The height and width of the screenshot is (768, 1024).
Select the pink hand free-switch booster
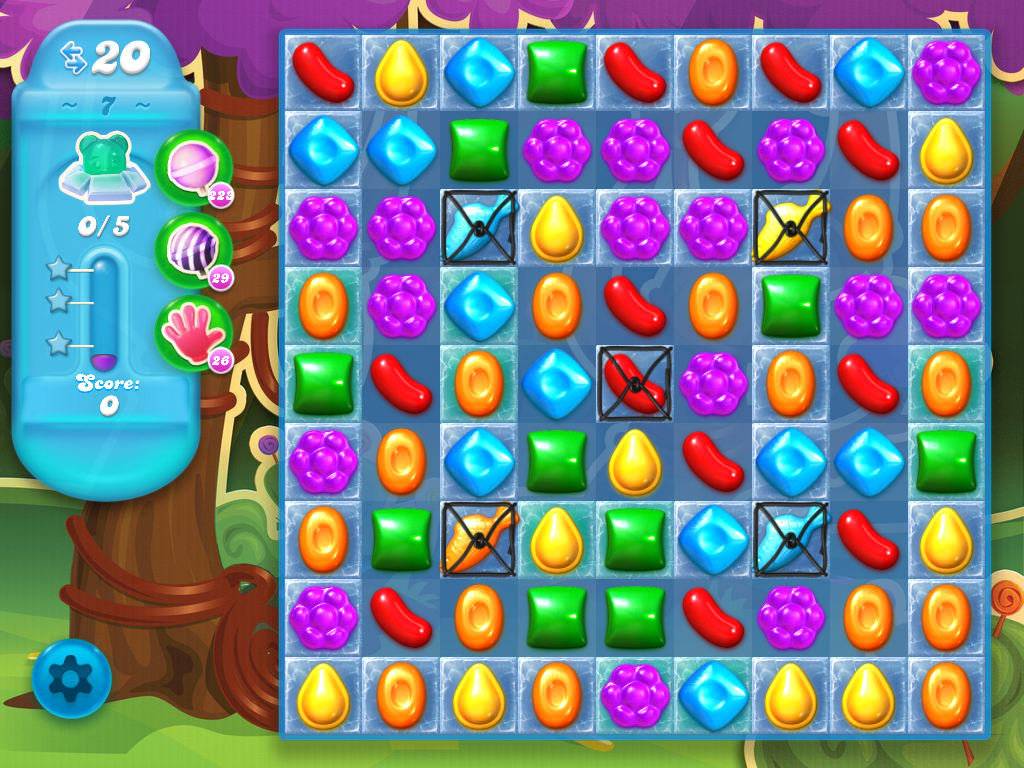pos(192,333)
